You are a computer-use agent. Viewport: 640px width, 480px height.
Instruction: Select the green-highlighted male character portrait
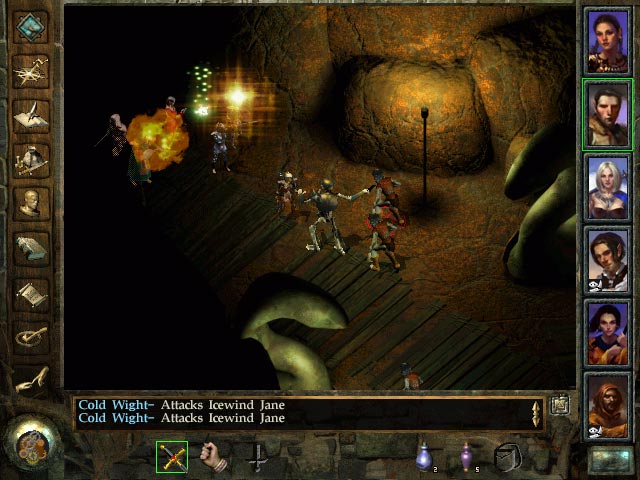pos(607,115)
